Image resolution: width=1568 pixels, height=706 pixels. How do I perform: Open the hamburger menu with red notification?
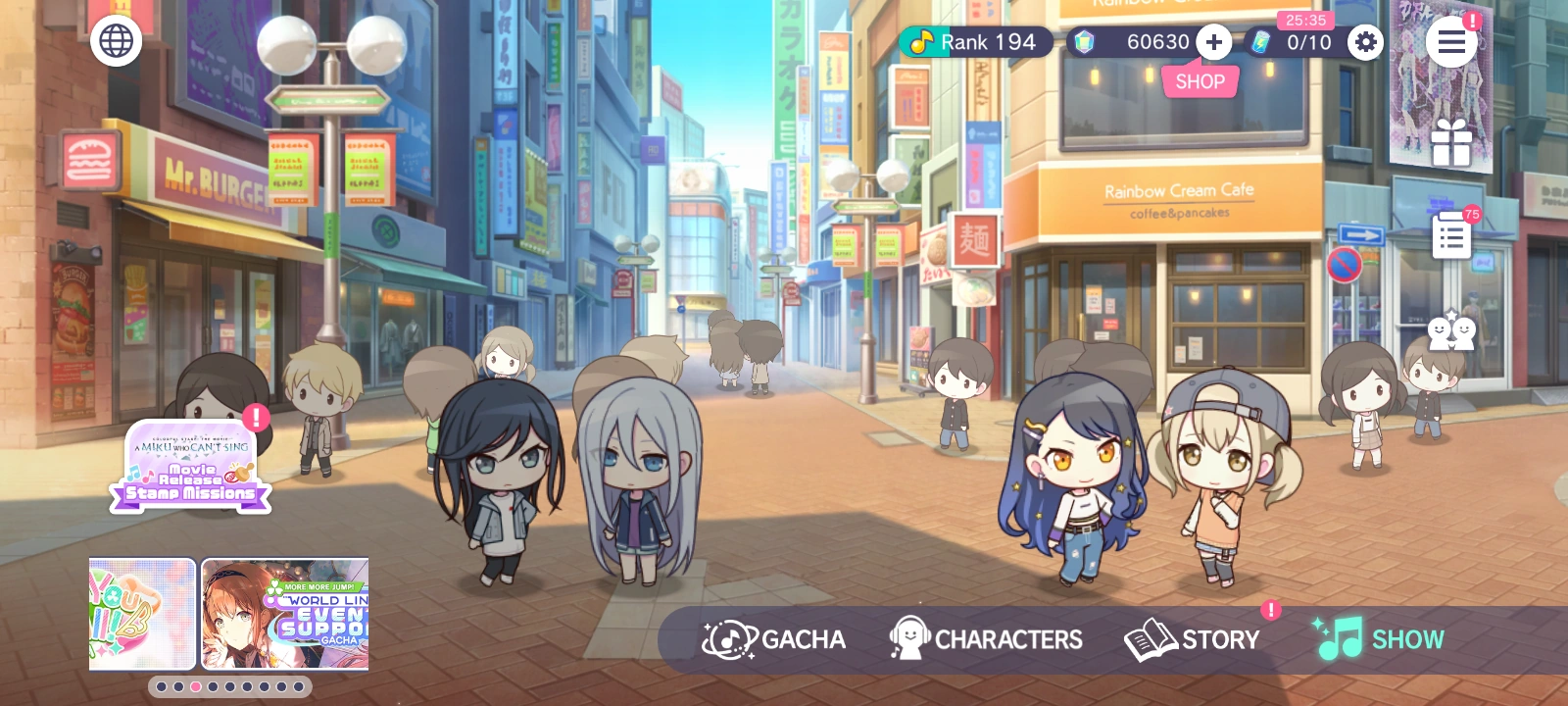[1451, 42]
